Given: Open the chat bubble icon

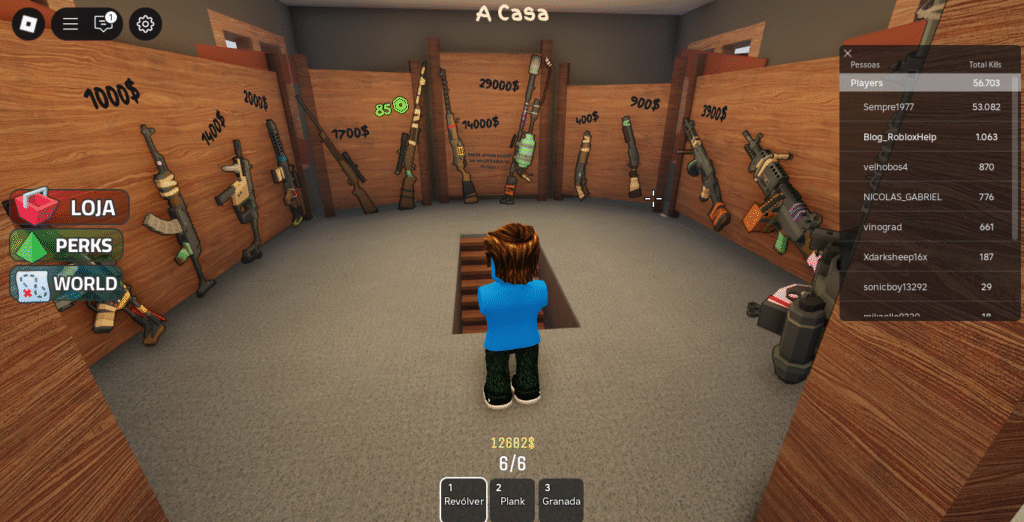Looking at the screenshot, I should 104,23.
